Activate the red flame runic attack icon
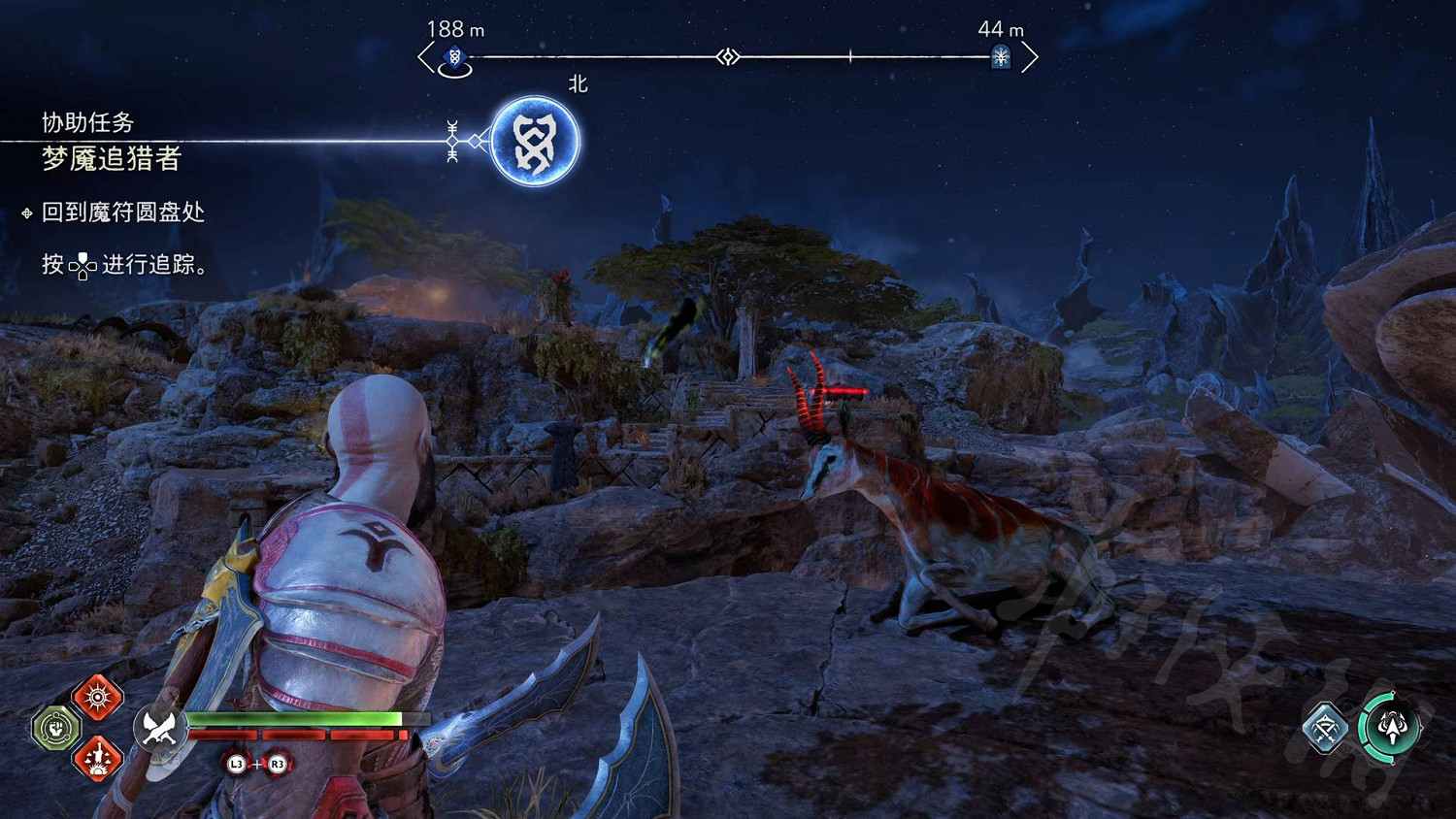Screen dimensions: 1456x819 point(98,758)
